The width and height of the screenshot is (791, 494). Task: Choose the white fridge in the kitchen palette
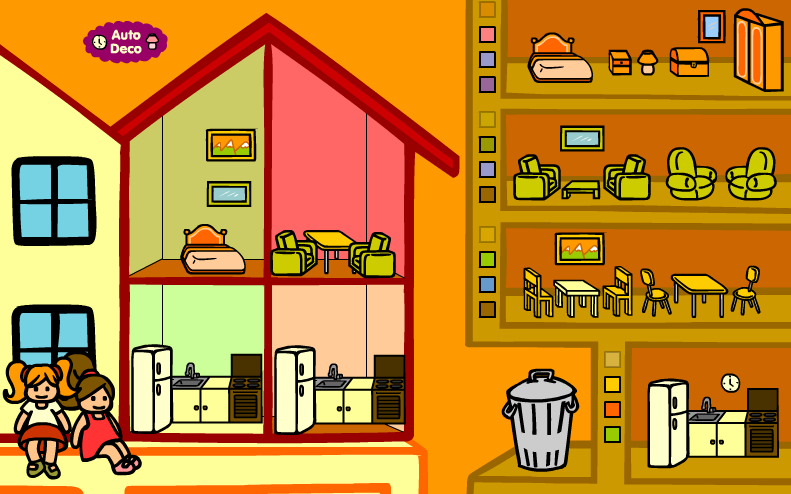(666, 422)
